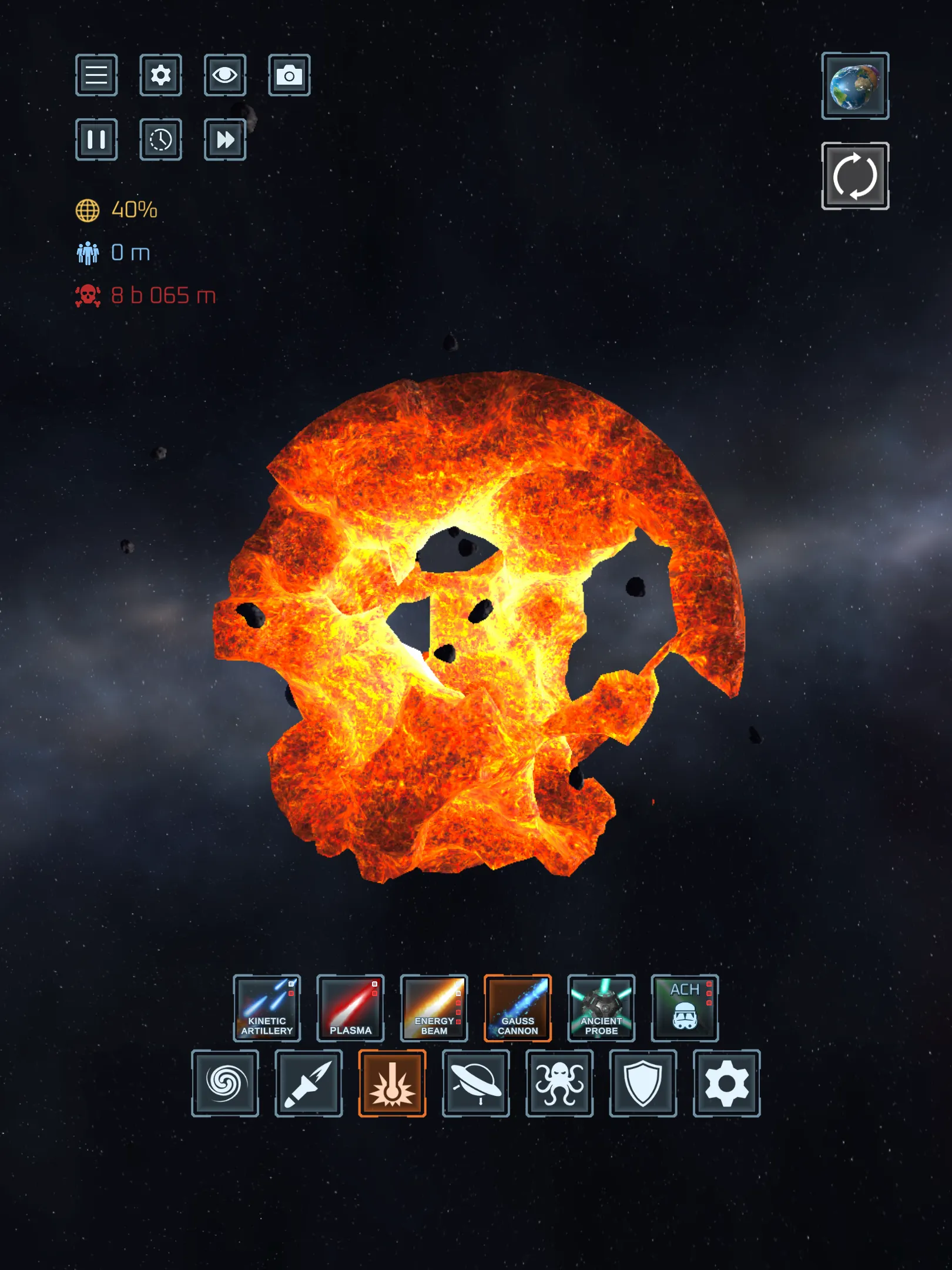The width and height of the screenshot is (952, 1270).
Task: Pick the ACH stormtrooper helmet weapon
Action: [x=685, y=1008]
